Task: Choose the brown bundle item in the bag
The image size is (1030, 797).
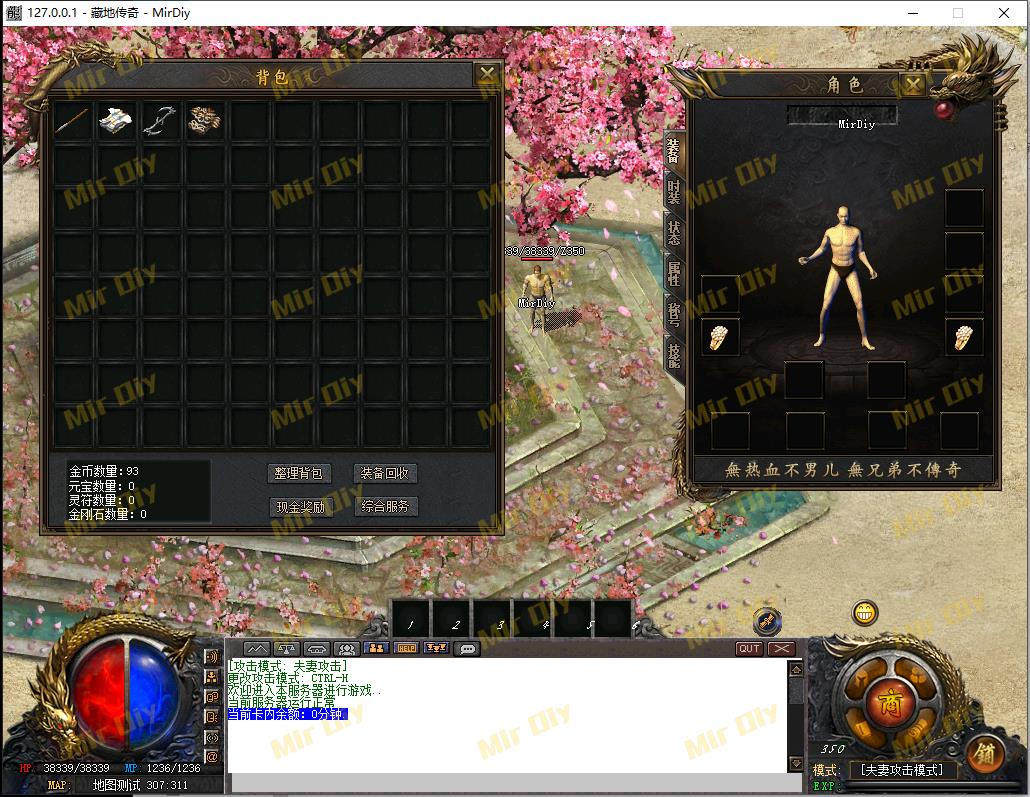Action: [204, 121]
